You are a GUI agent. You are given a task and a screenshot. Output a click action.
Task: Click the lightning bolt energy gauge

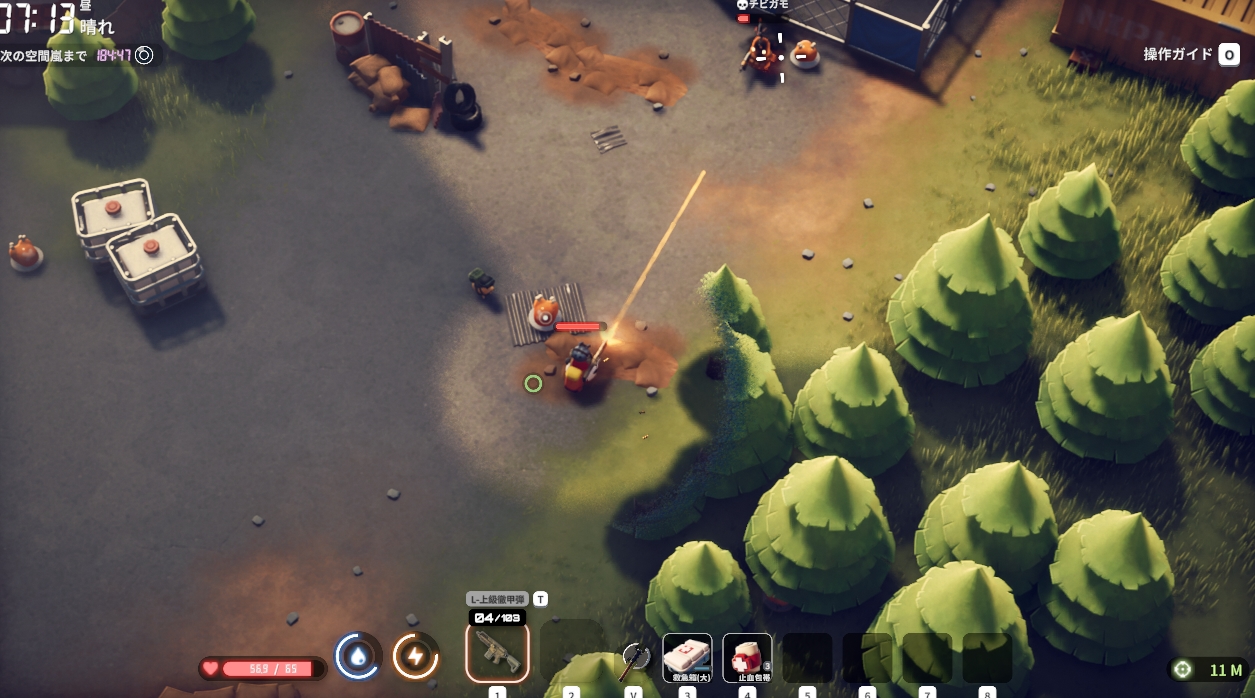415,656
